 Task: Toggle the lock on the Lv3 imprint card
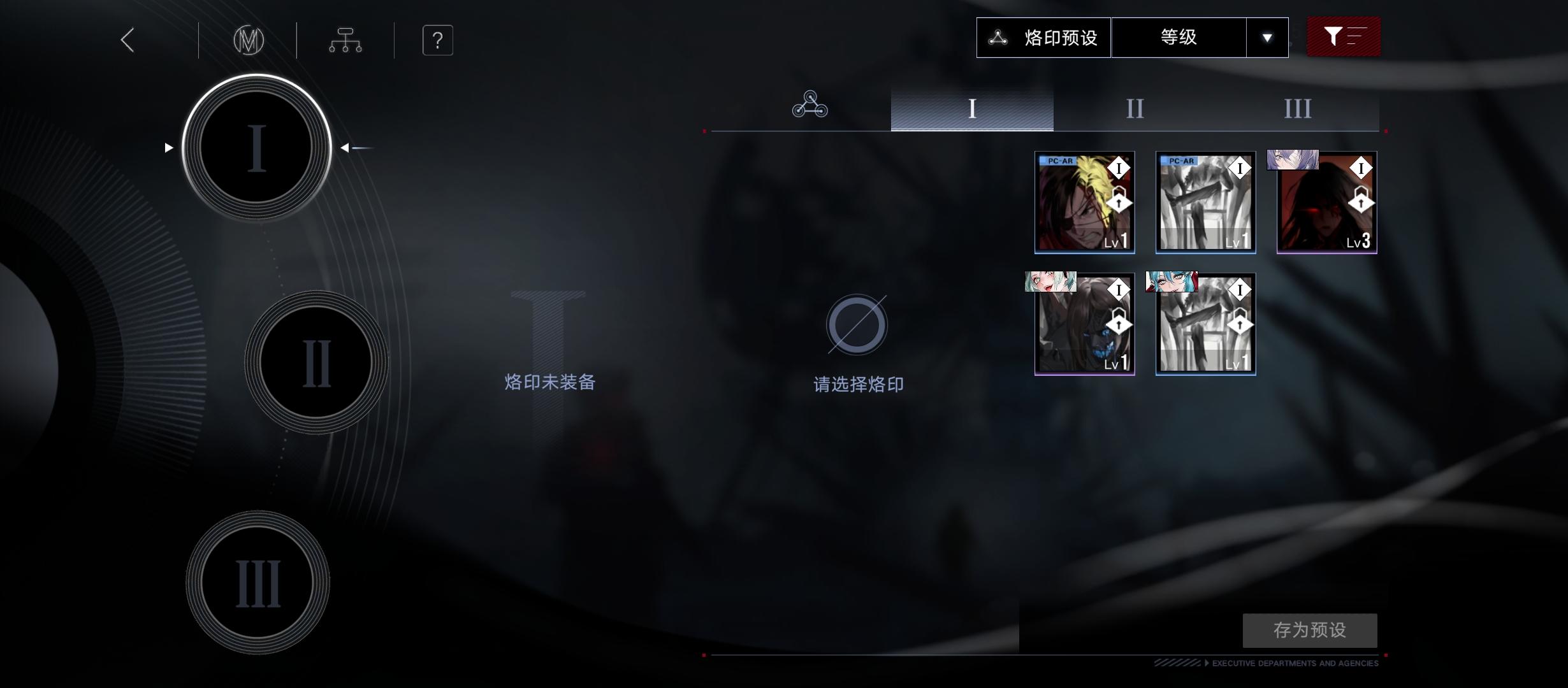(x=1360, y=201)
